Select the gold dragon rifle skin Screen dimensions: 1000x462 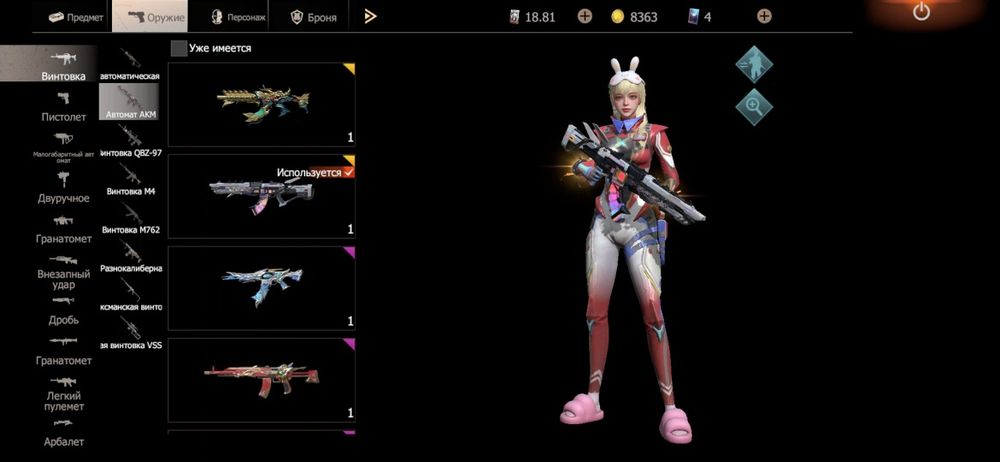pos(261,104)
